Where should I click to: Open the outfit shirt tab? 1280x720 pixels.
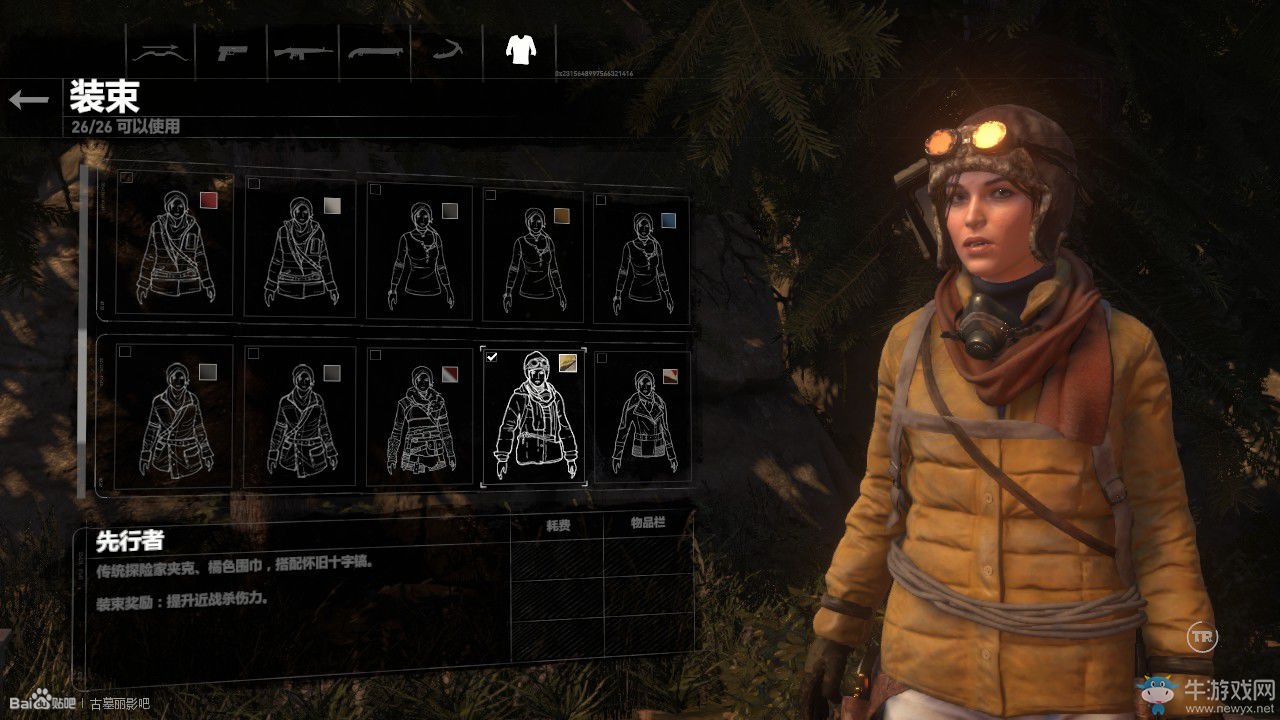(x=519, y=49)
